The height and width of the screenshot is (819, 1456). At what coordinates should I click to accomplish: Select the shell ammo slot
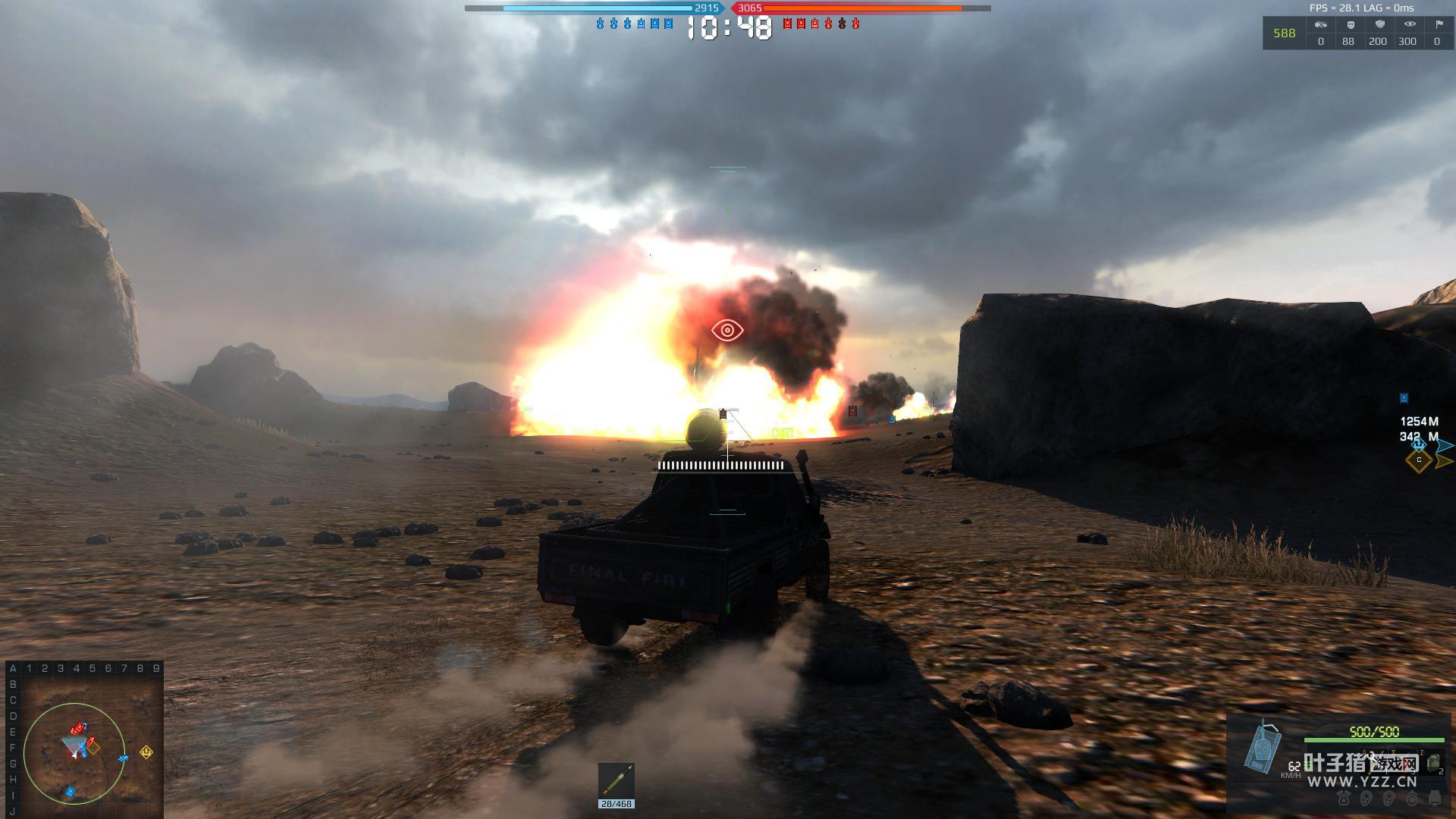616,781
